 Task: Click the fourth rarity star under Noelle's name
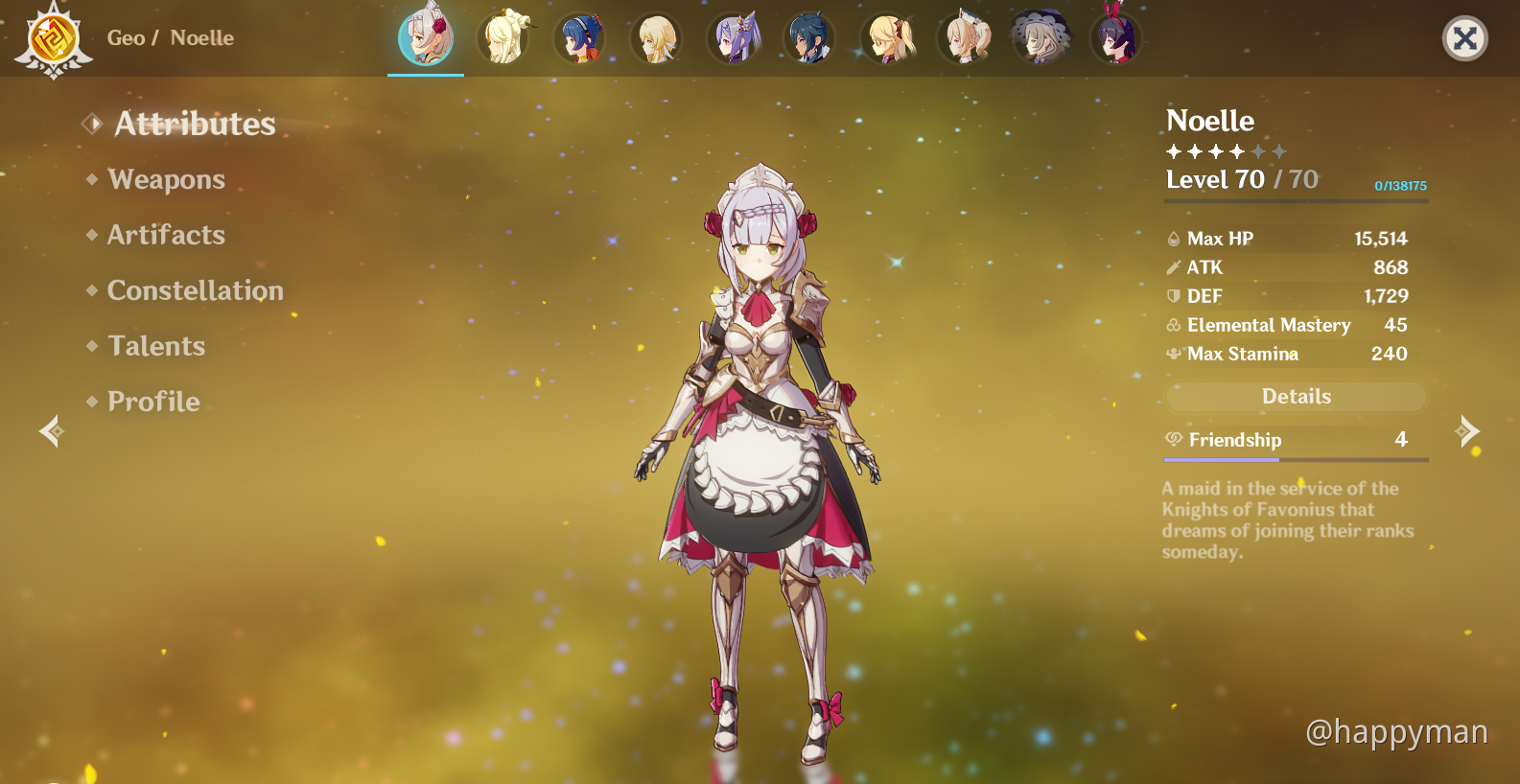(1236, 150)
